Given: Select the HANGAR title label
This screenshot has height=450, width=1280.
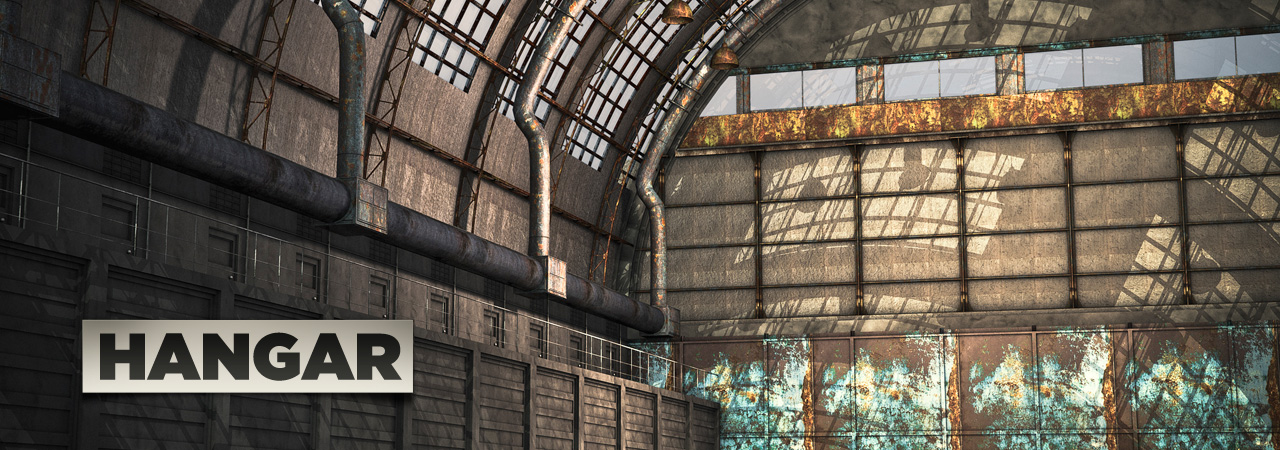Looking at the screenshot, I should 247,356.
